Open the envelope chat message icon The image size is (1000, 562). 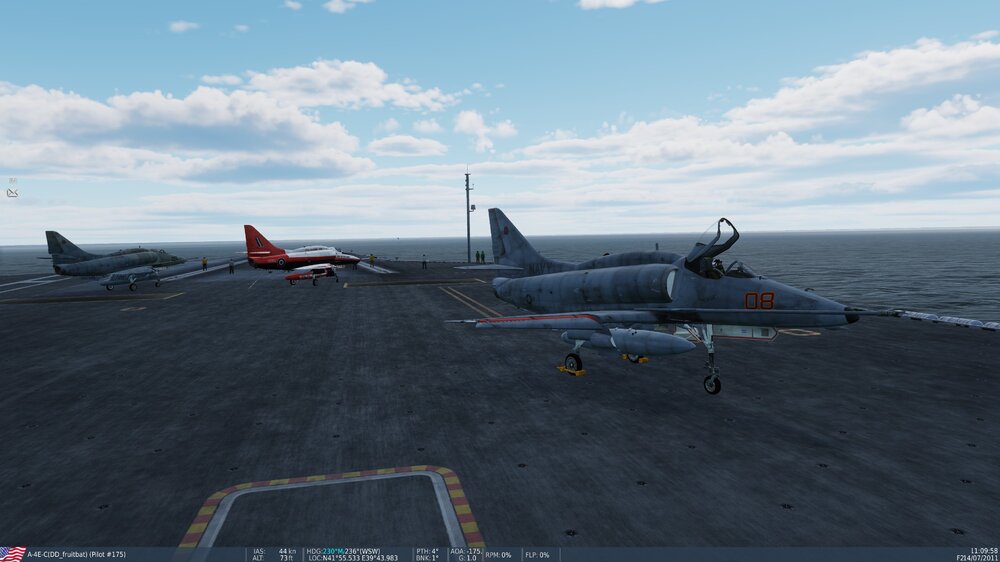pos(12,192)
